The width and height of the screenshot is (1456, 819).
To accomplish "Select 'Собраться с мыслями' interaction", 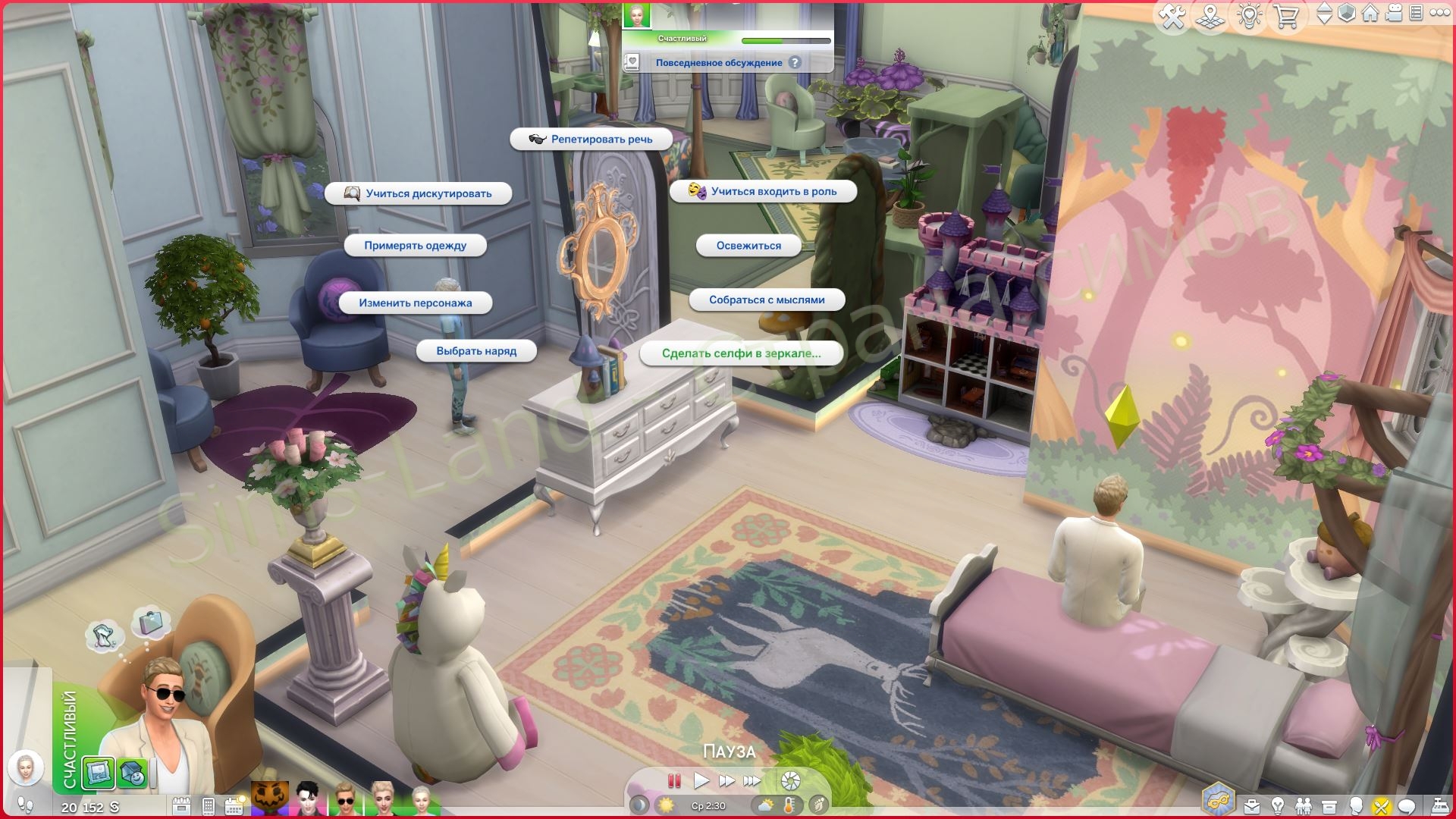I will coord(767,300).
